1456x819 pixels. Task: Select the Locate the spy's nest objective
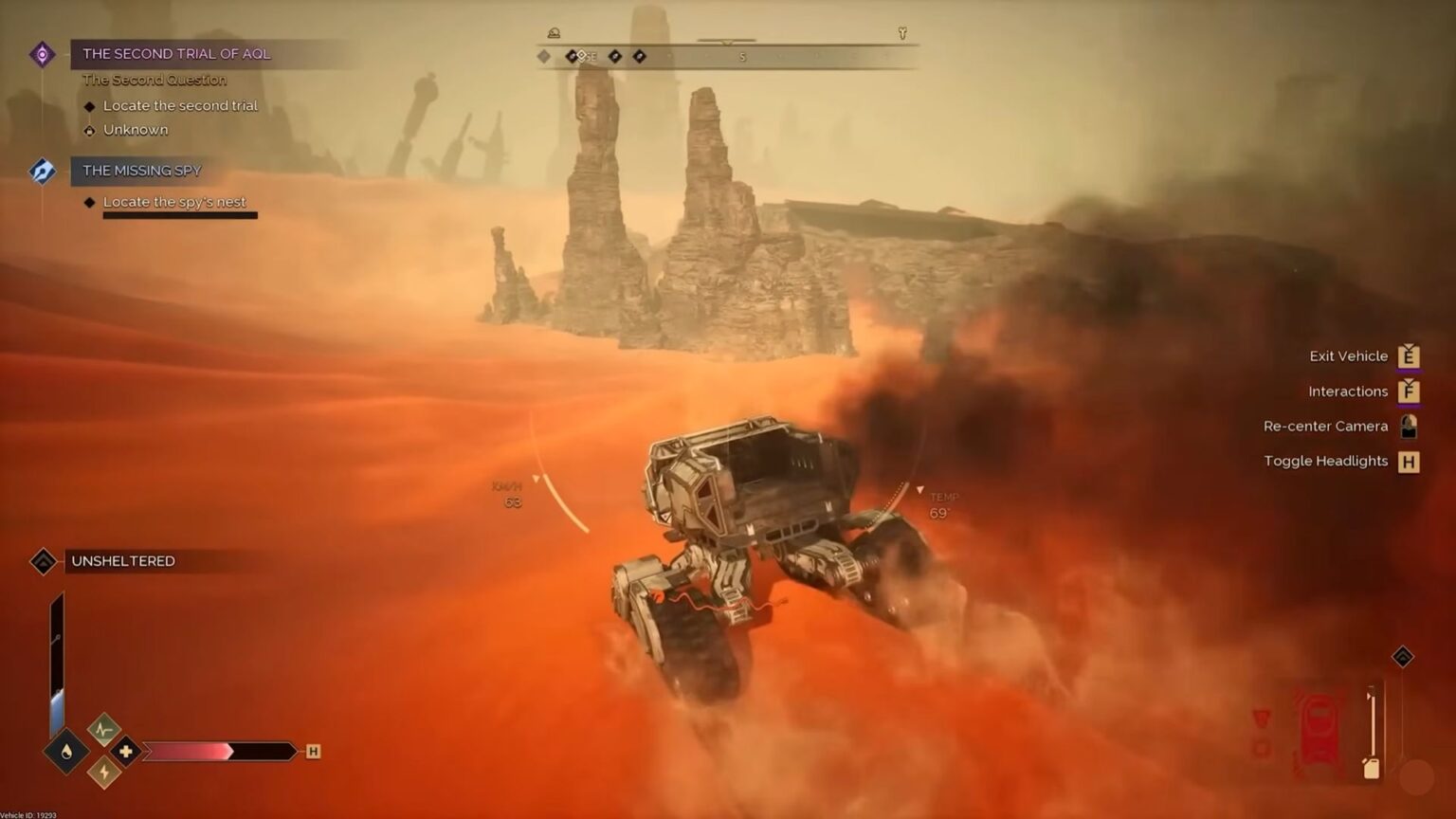click(174, 202)
